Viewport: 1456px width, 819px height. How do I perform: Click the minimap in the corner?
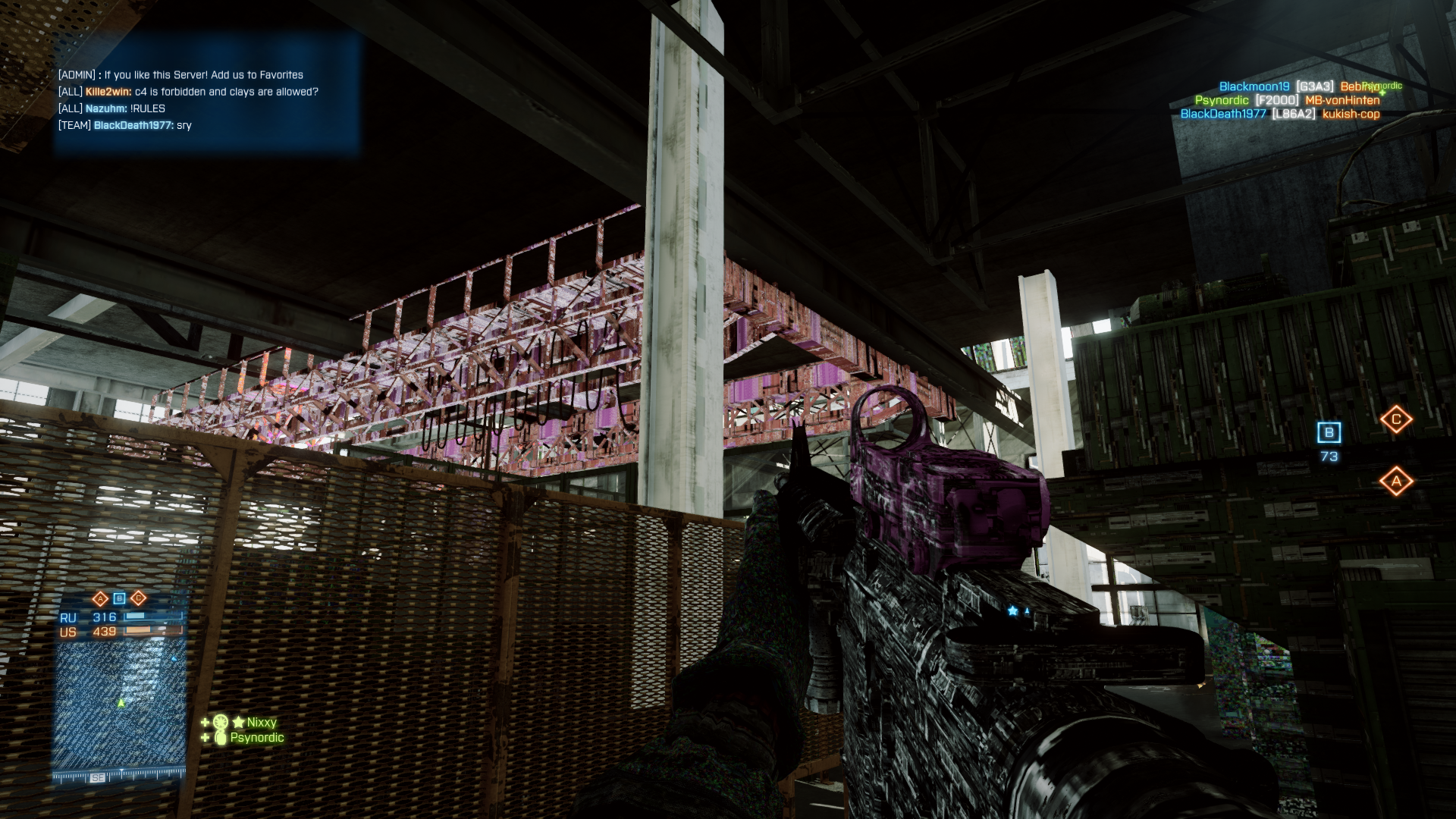click(120, 707)
